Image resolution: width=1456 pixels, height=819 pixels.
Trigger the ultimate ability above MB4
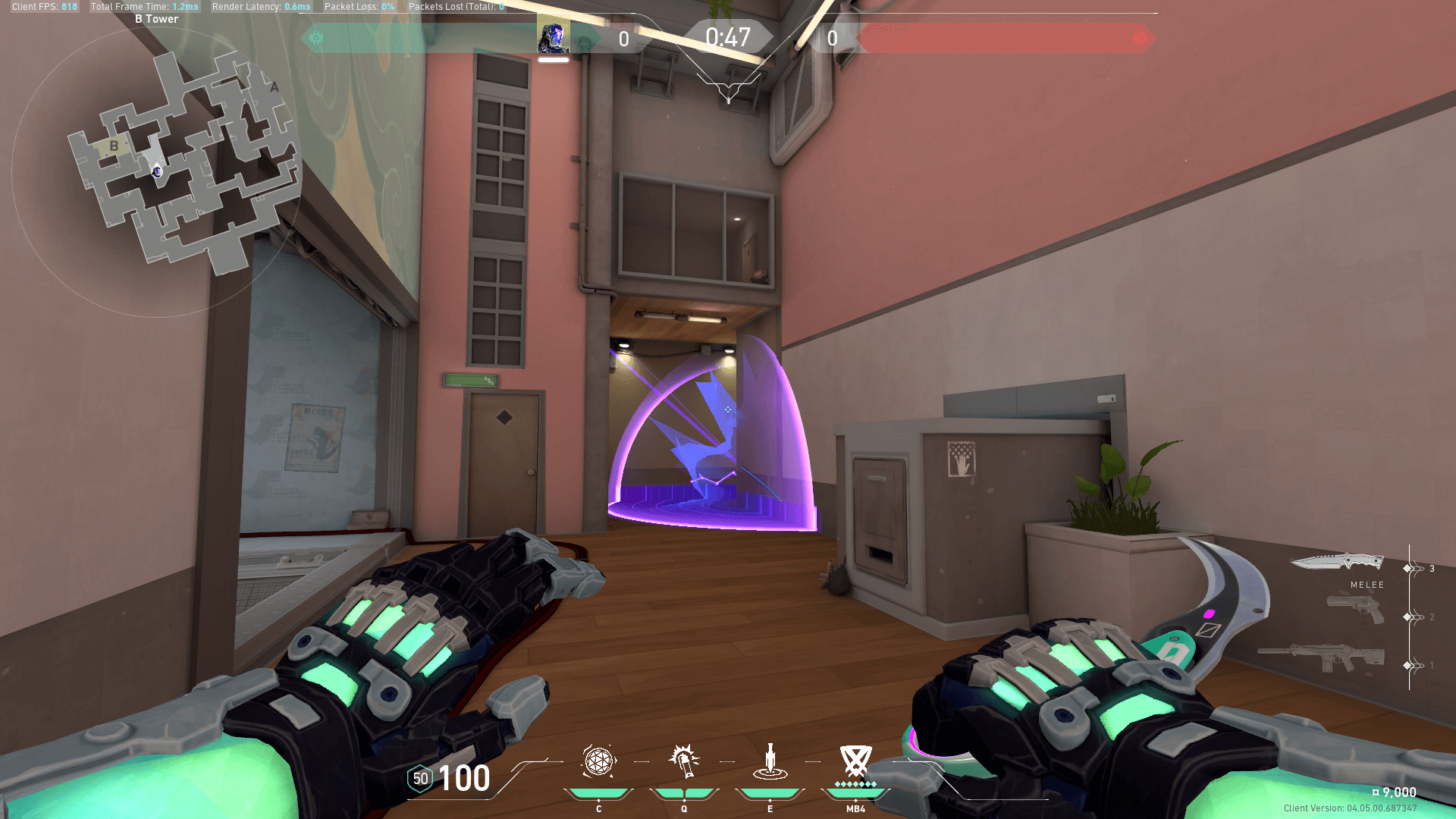click(855, 761)
